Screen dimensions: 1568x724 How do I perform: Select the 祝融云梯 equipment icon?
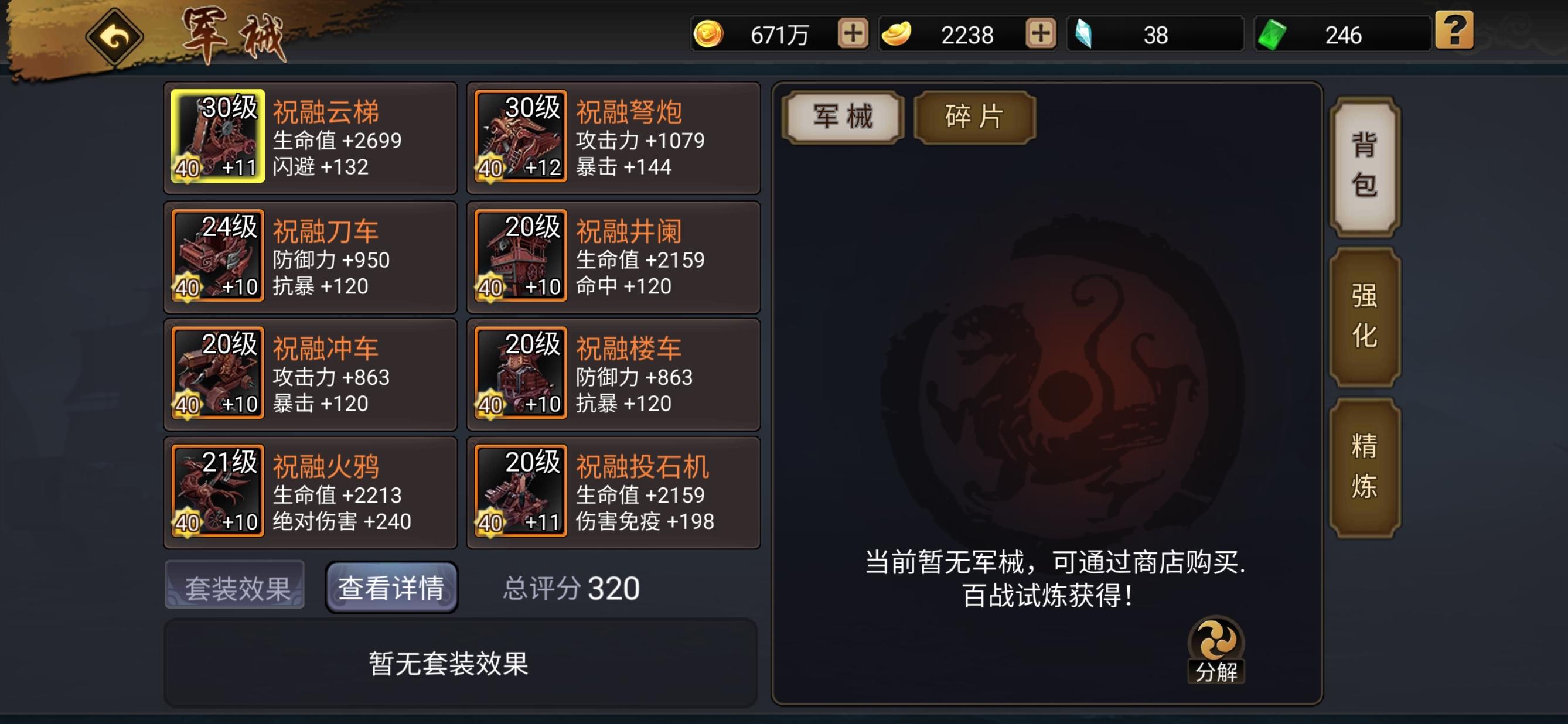pos(217,139)
